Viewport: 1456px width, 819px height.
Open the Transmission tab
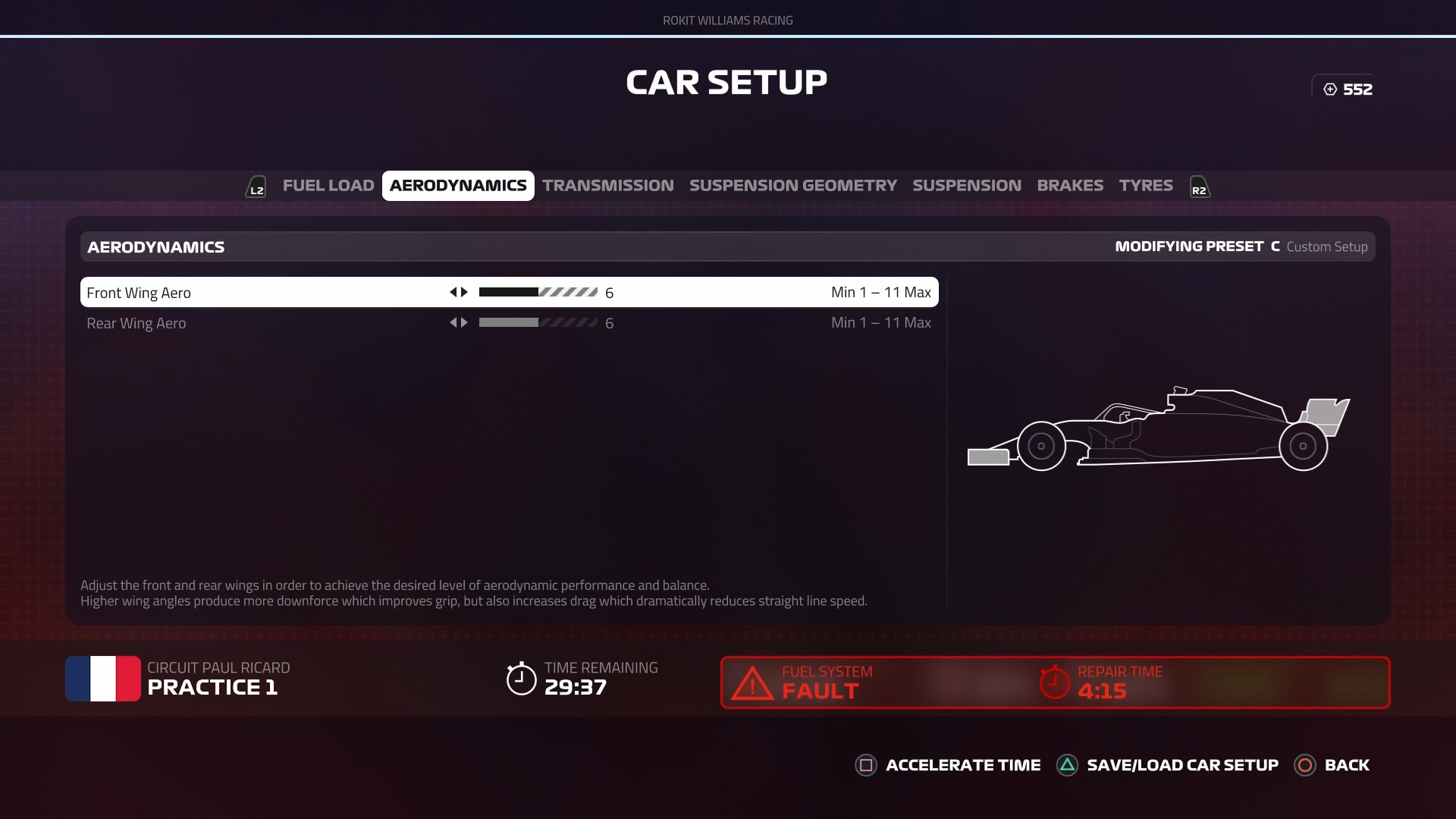(x=607, y=186)
